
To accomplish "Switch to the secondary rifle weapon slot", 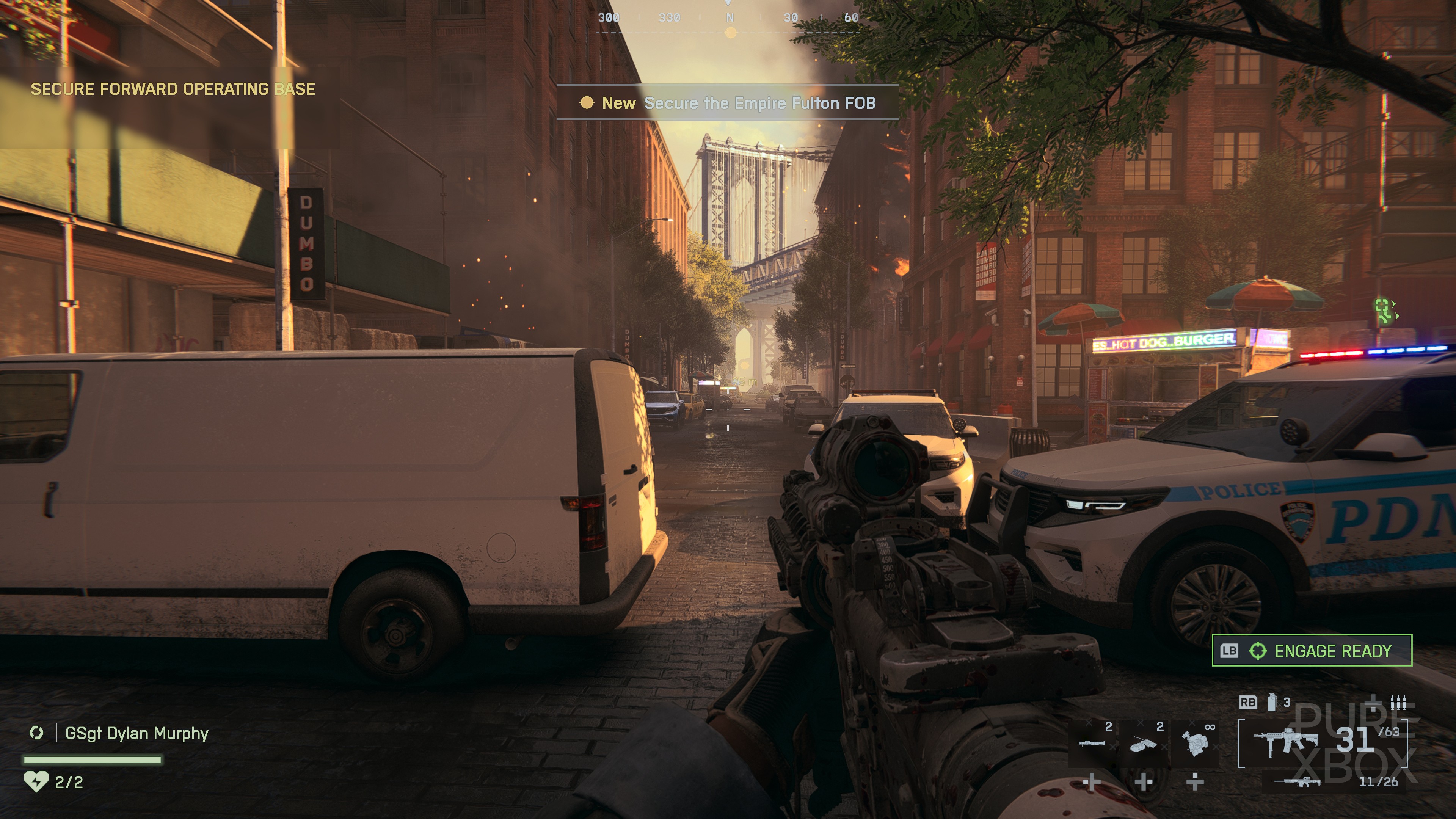I will pos(1297,782).
